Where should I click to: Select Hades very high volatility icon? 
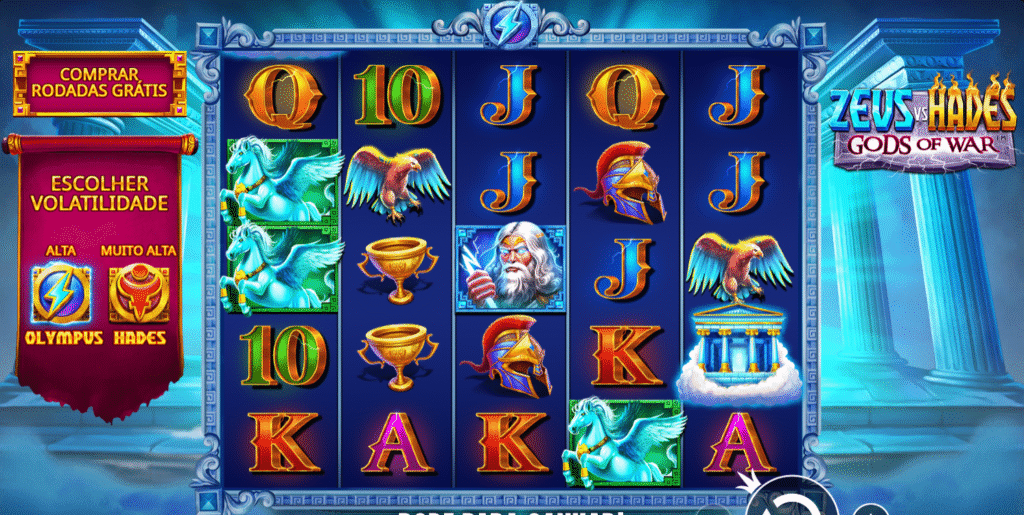point(137,292)
